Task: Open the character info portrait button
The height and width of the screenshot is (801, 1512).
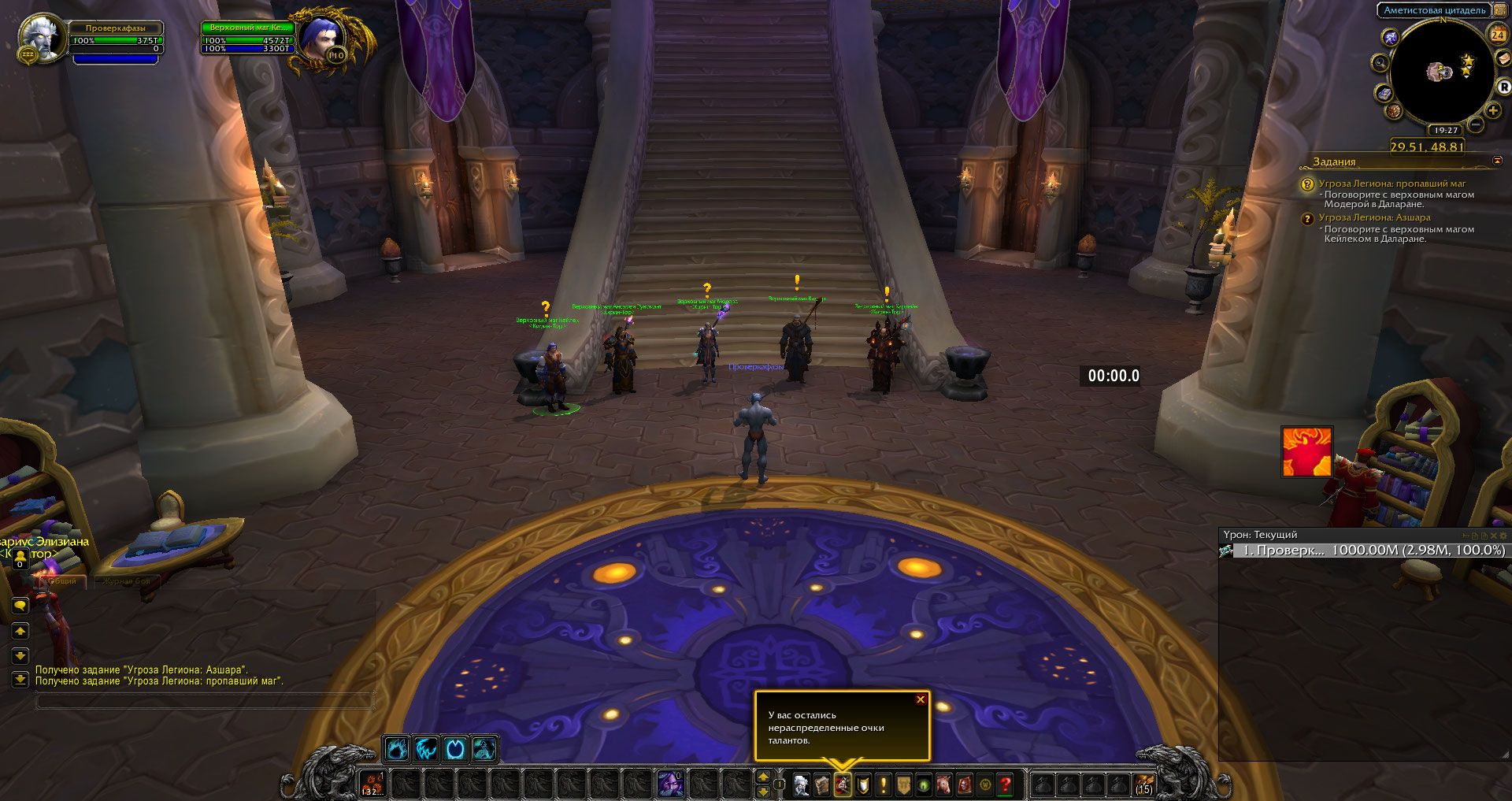Action: coord(802,785)
